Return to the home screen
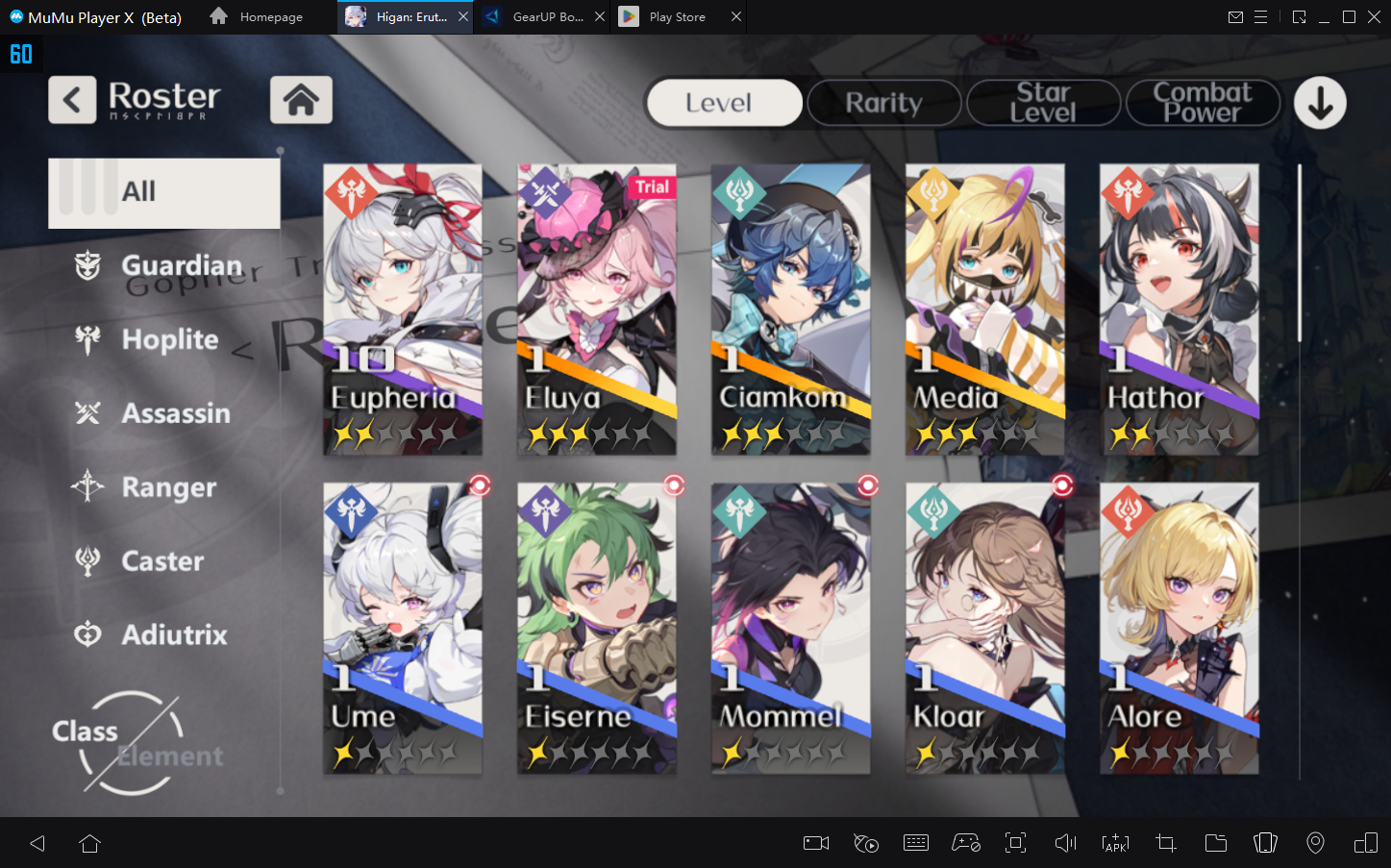 coord(301,100)
